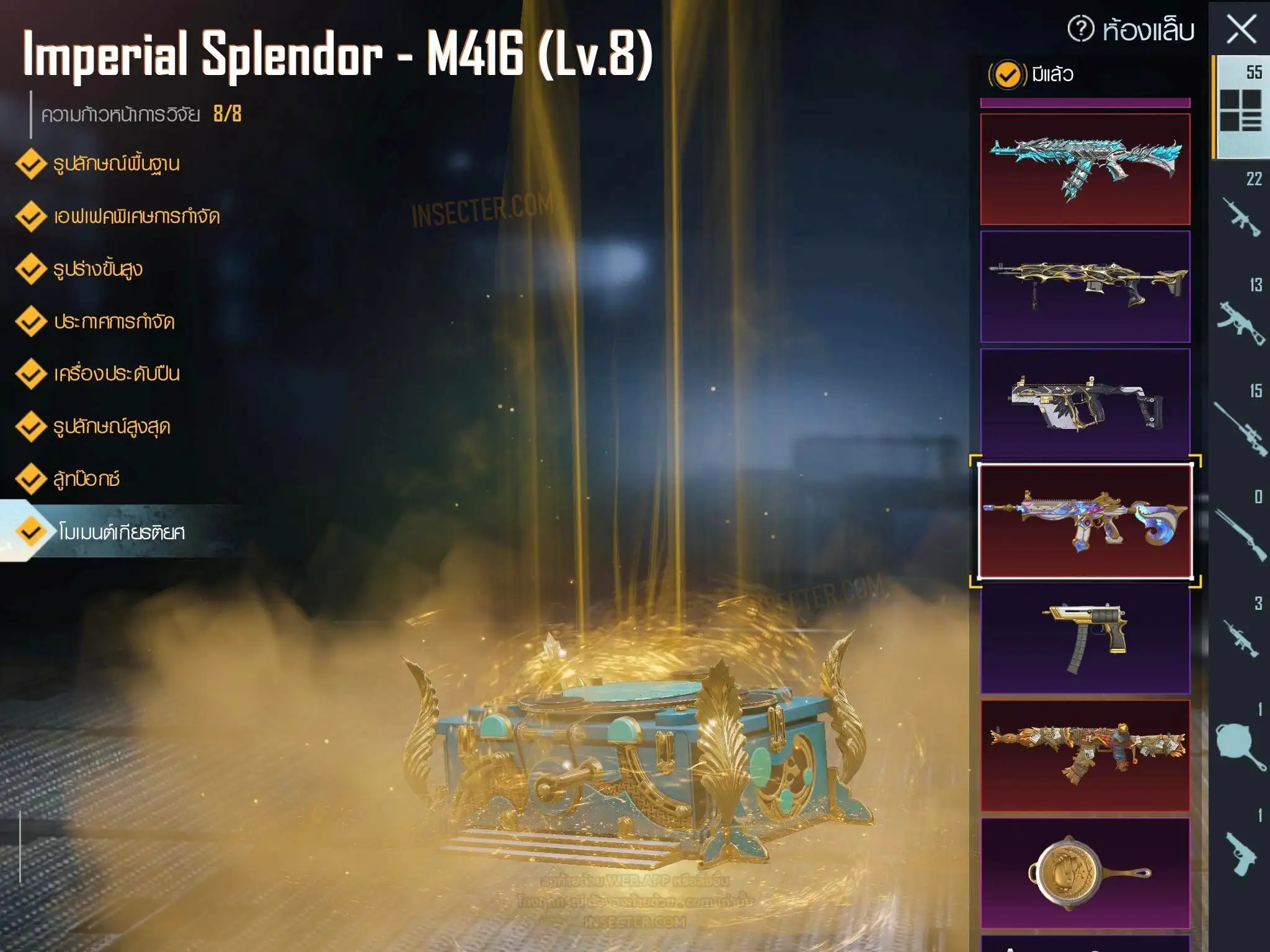Select เอฟเฟคพิเศษการกำจัด upgrade level
The height and width of the screenshot is (952, 1270).
(135, 217)
